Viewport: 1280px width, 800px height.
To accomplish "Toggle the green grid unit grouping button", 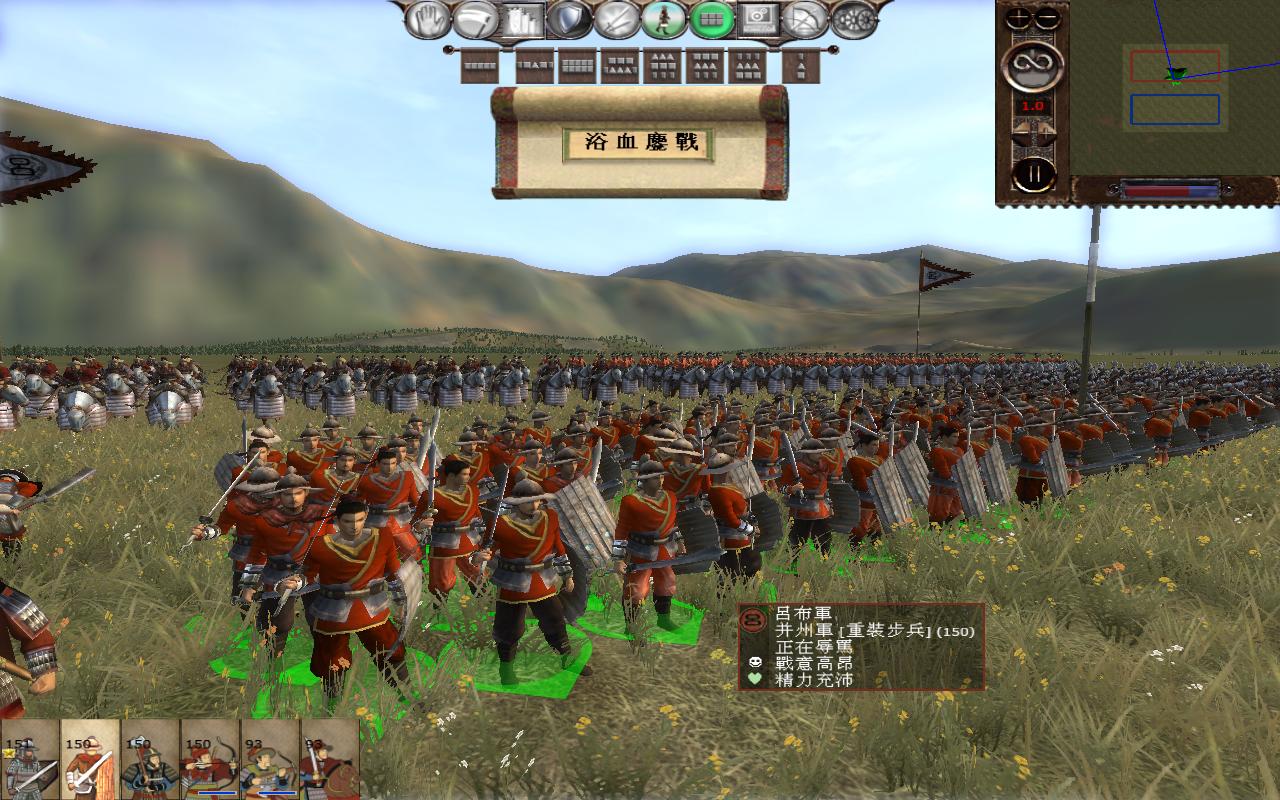I will point(710,19).
